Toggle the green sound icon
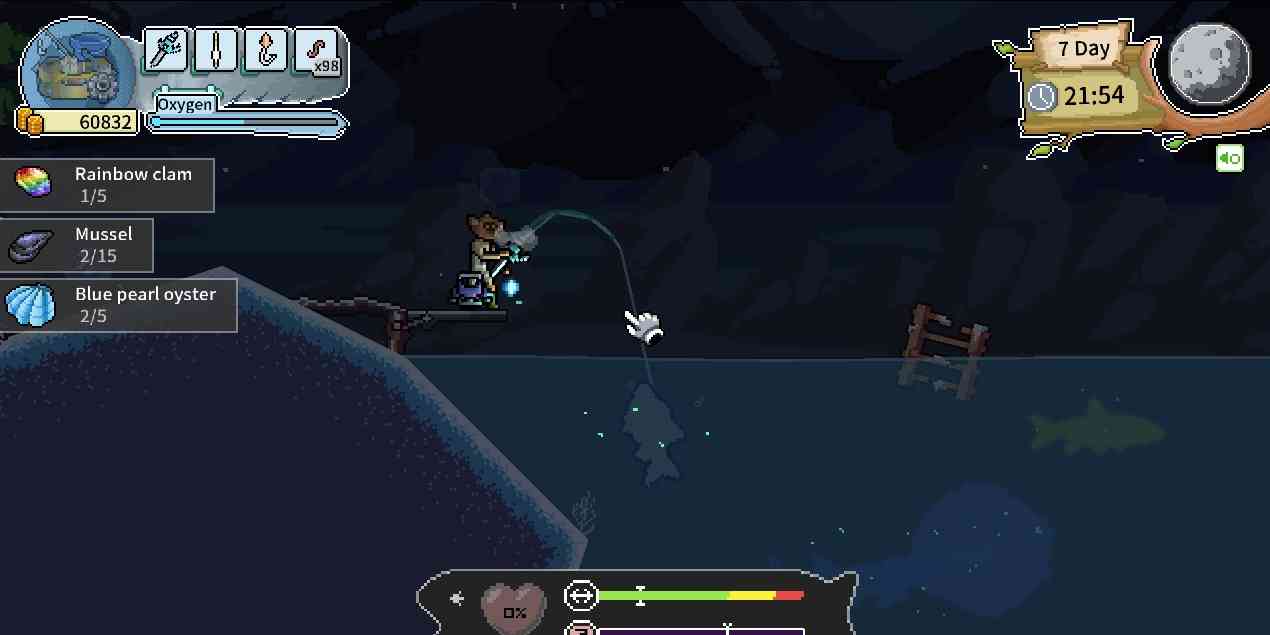1270x635 pixels. coord(1229,158)
